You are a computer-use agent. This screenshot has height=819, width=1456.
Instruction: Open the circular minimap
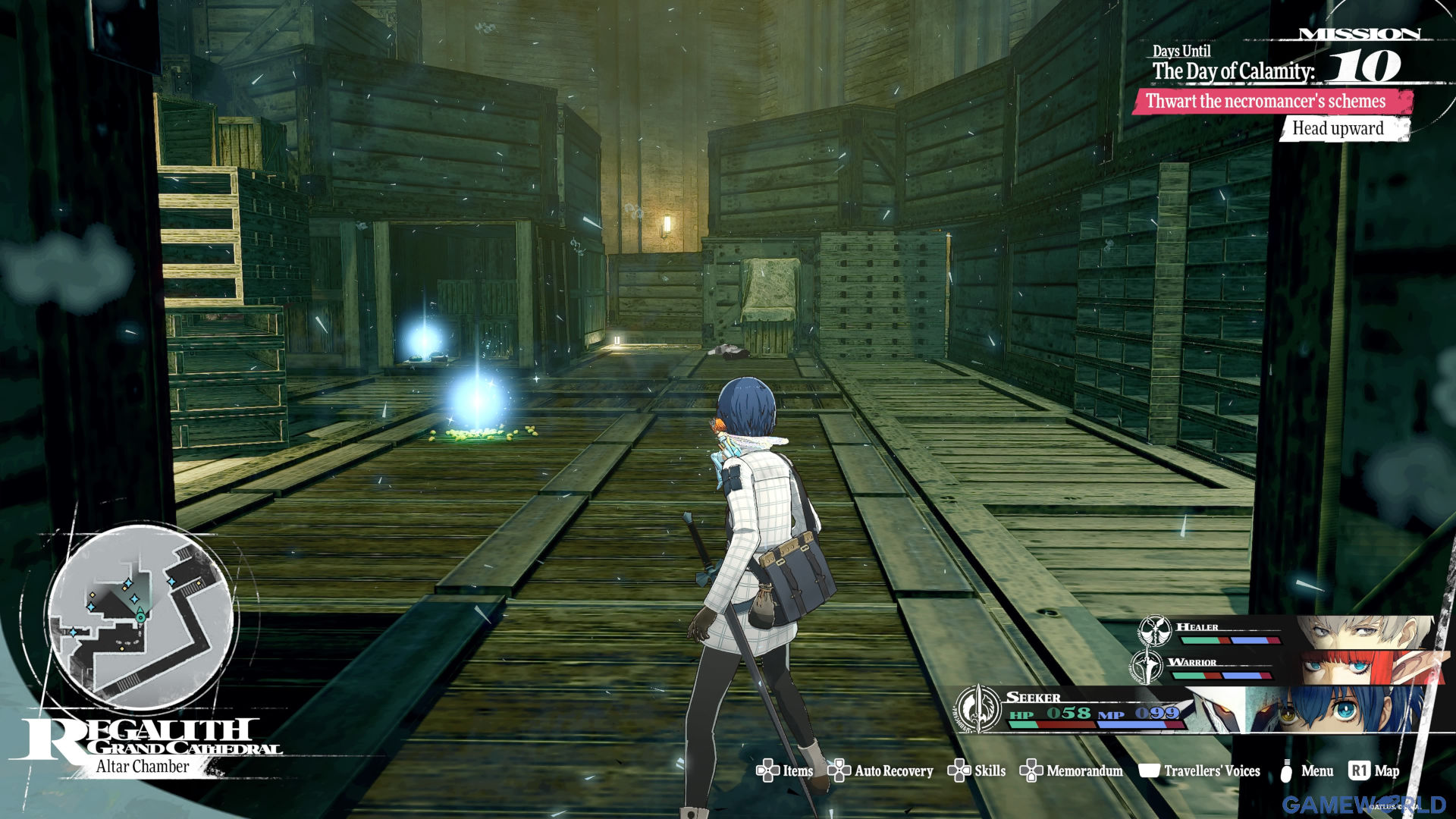coord(142,616)
